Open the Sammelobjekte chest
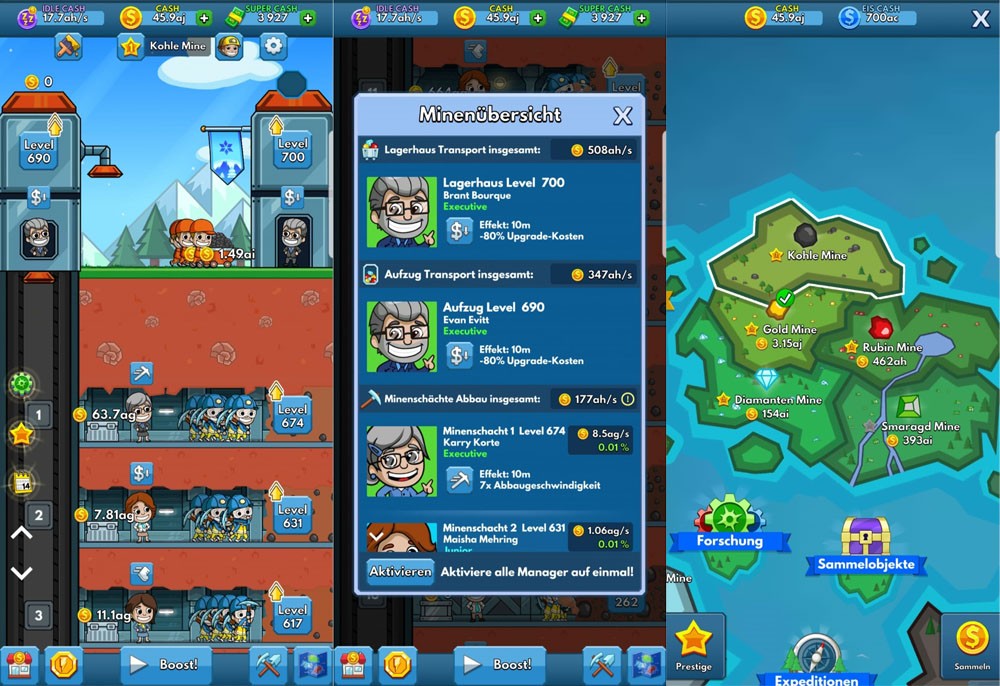The width and height of the screenshot is (1000, 686). point(865,546)
